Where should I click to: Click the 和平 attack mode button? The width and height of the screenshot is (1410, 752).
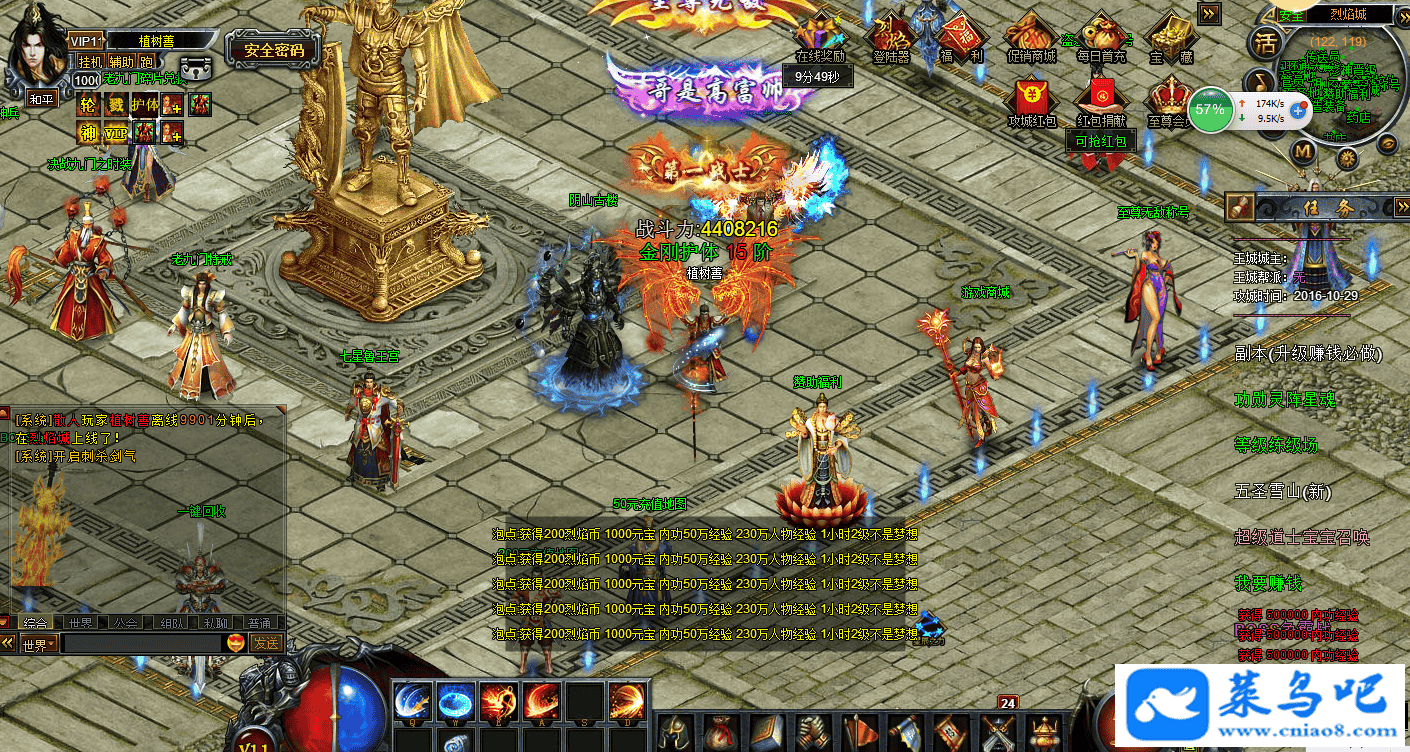pos(41,99)
